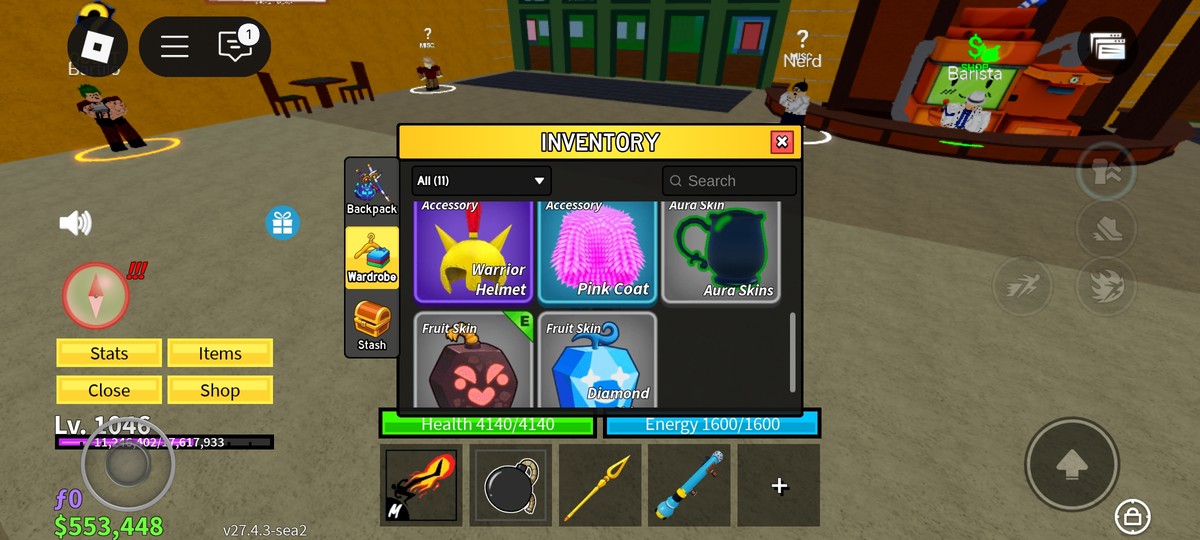The width and height of the screenshot is (1200, 540).
Task: Select the Diamond fruit skin
Action: point(597,360)
